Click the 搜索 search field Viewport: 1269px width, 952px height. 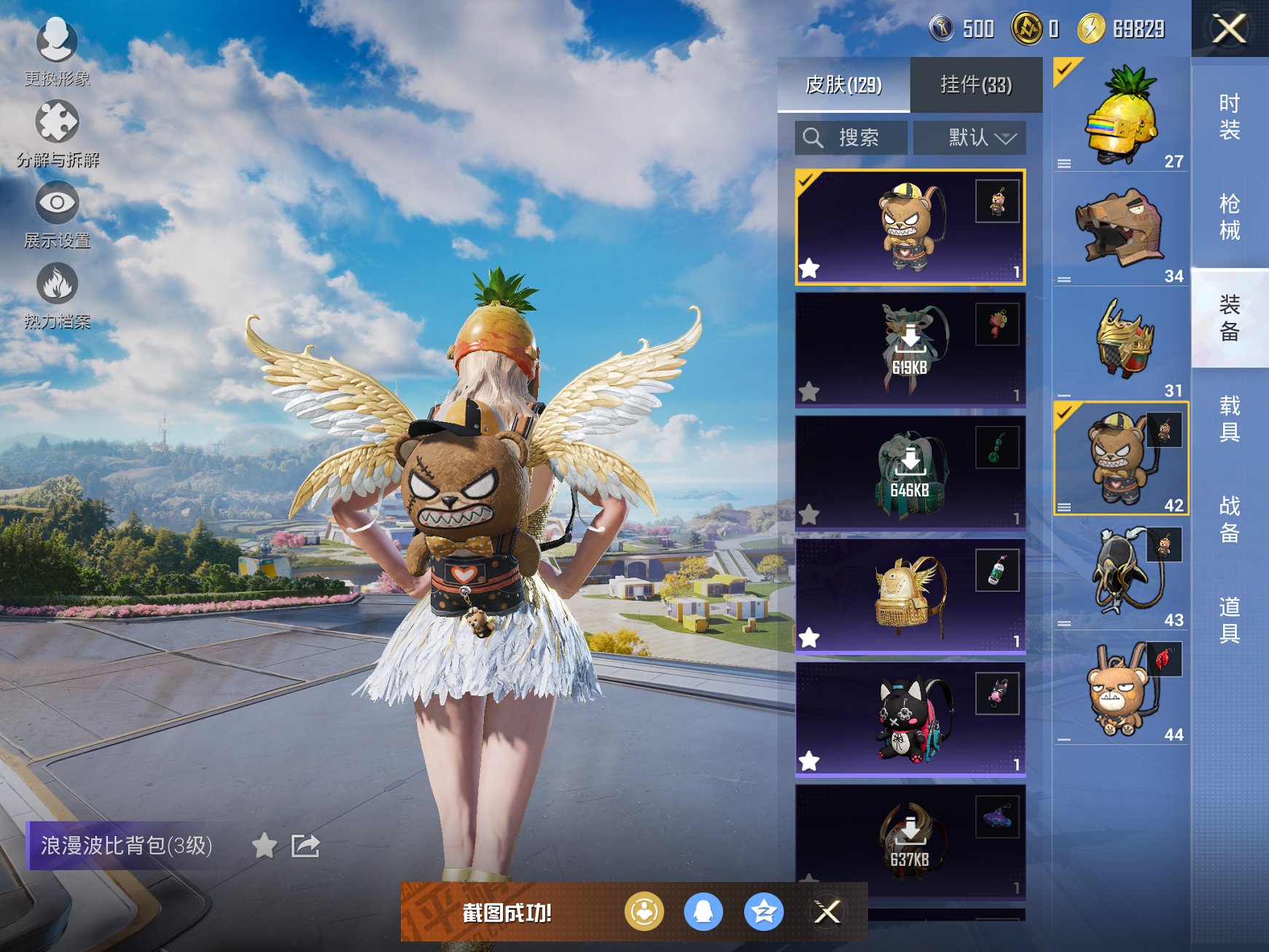[851, 137]
